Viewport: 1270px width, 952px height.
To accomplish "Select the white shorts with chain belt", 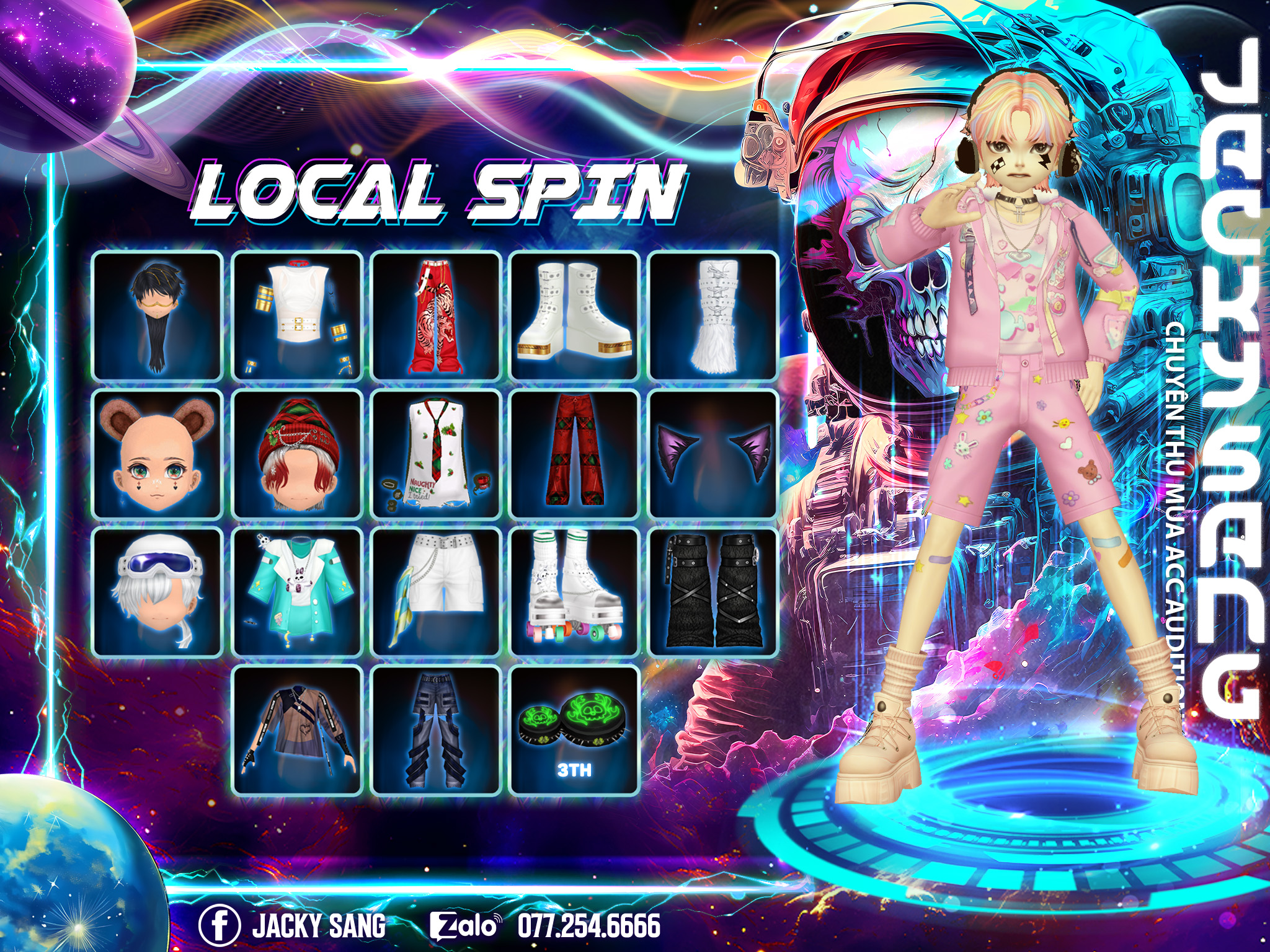I will pos(436,592).
